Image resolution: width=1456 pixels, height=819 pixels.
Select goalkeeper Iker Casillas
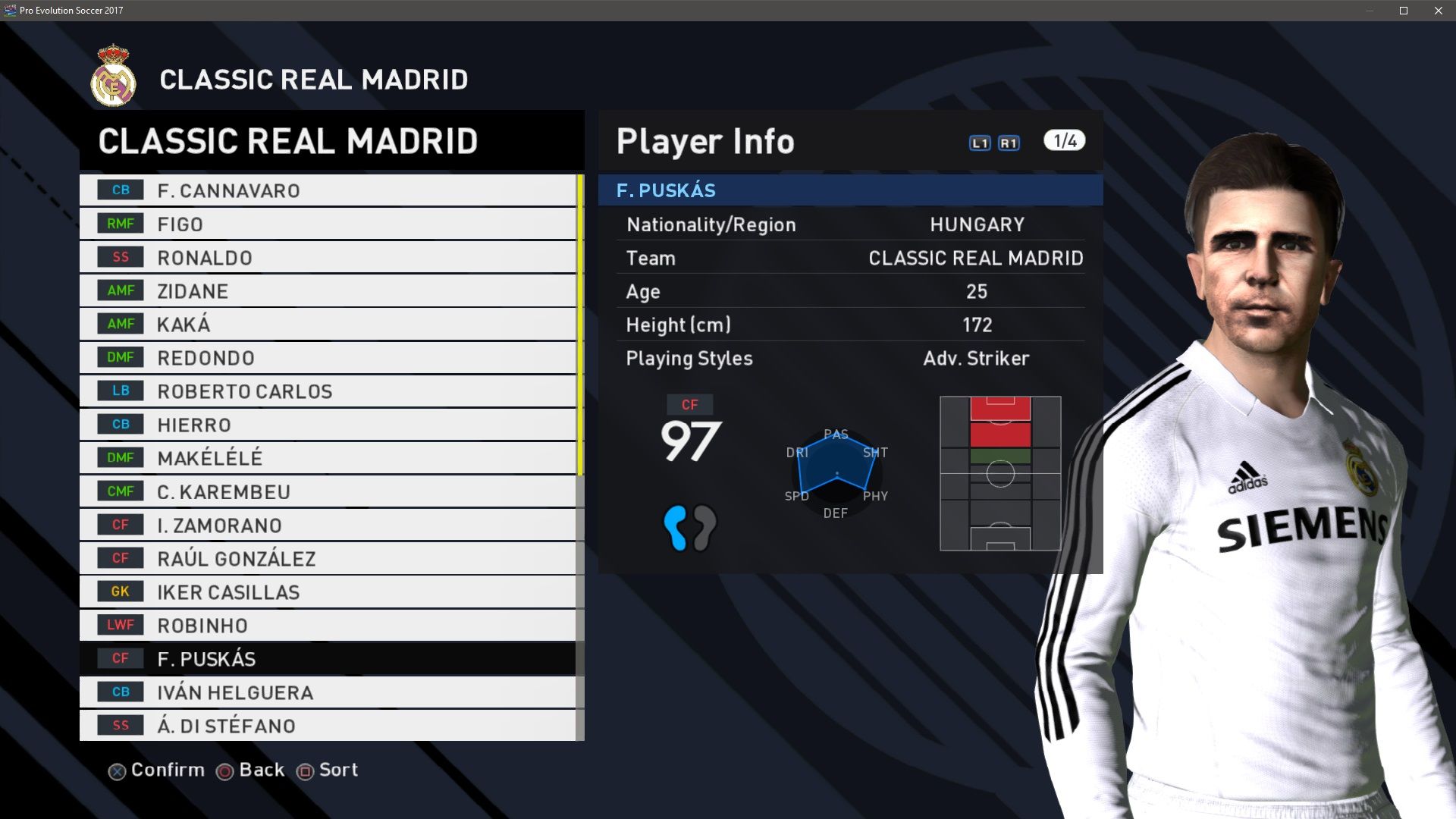328,592
